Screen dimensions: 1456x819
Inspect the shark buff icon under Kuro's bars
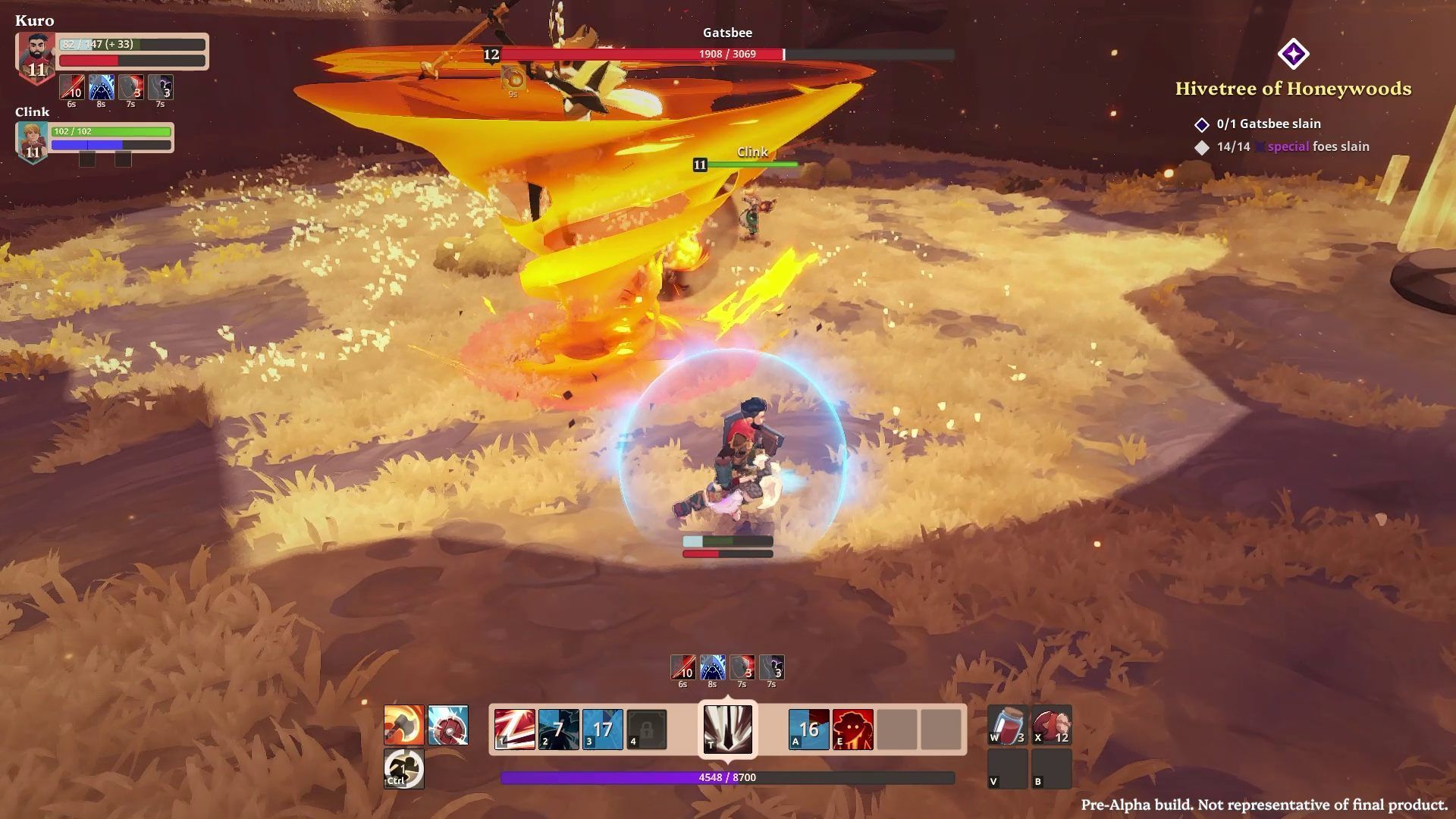click(102, 87)
